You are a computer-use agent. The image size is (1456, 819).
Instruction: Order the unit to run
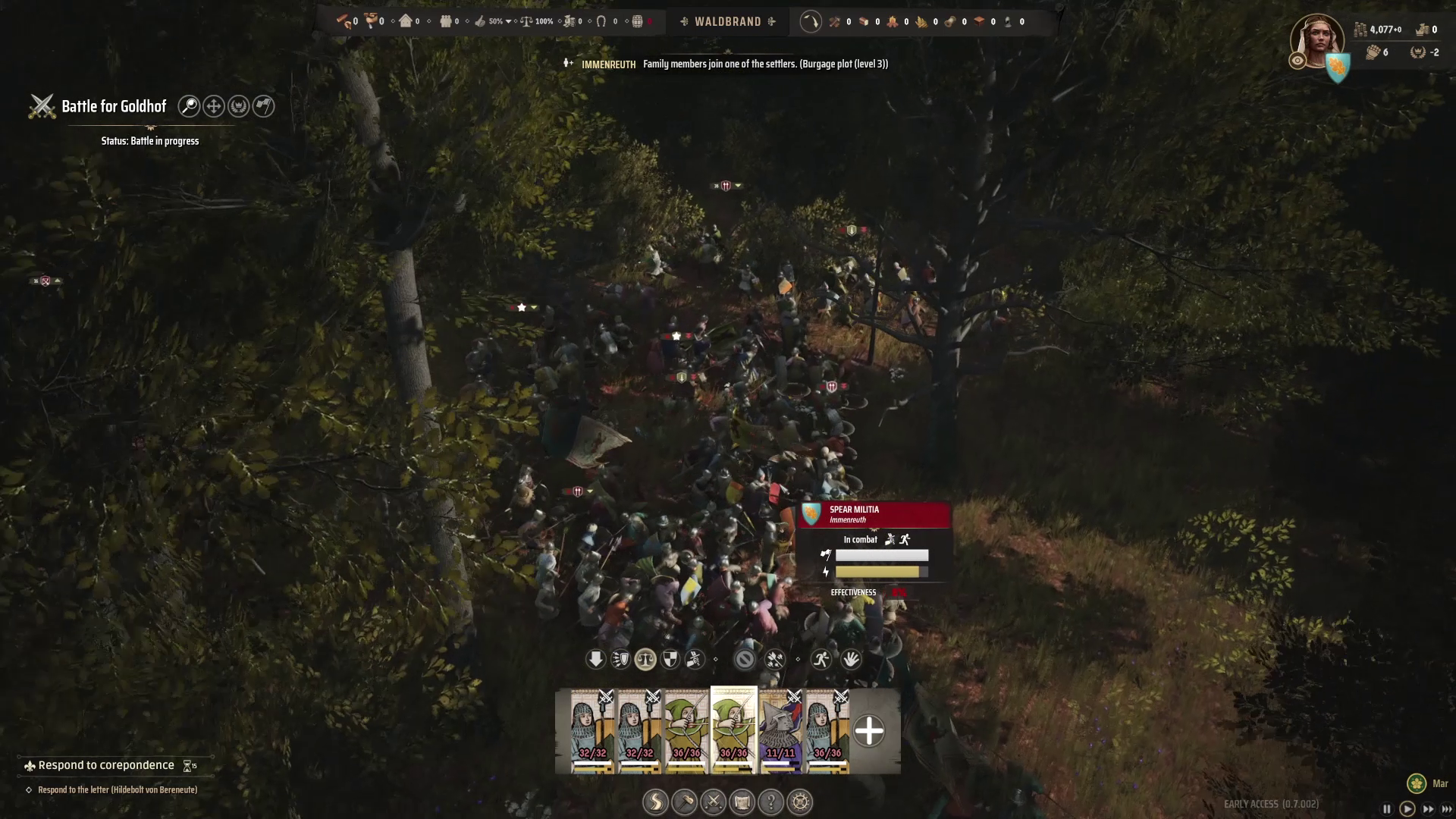tap(821, 659)
